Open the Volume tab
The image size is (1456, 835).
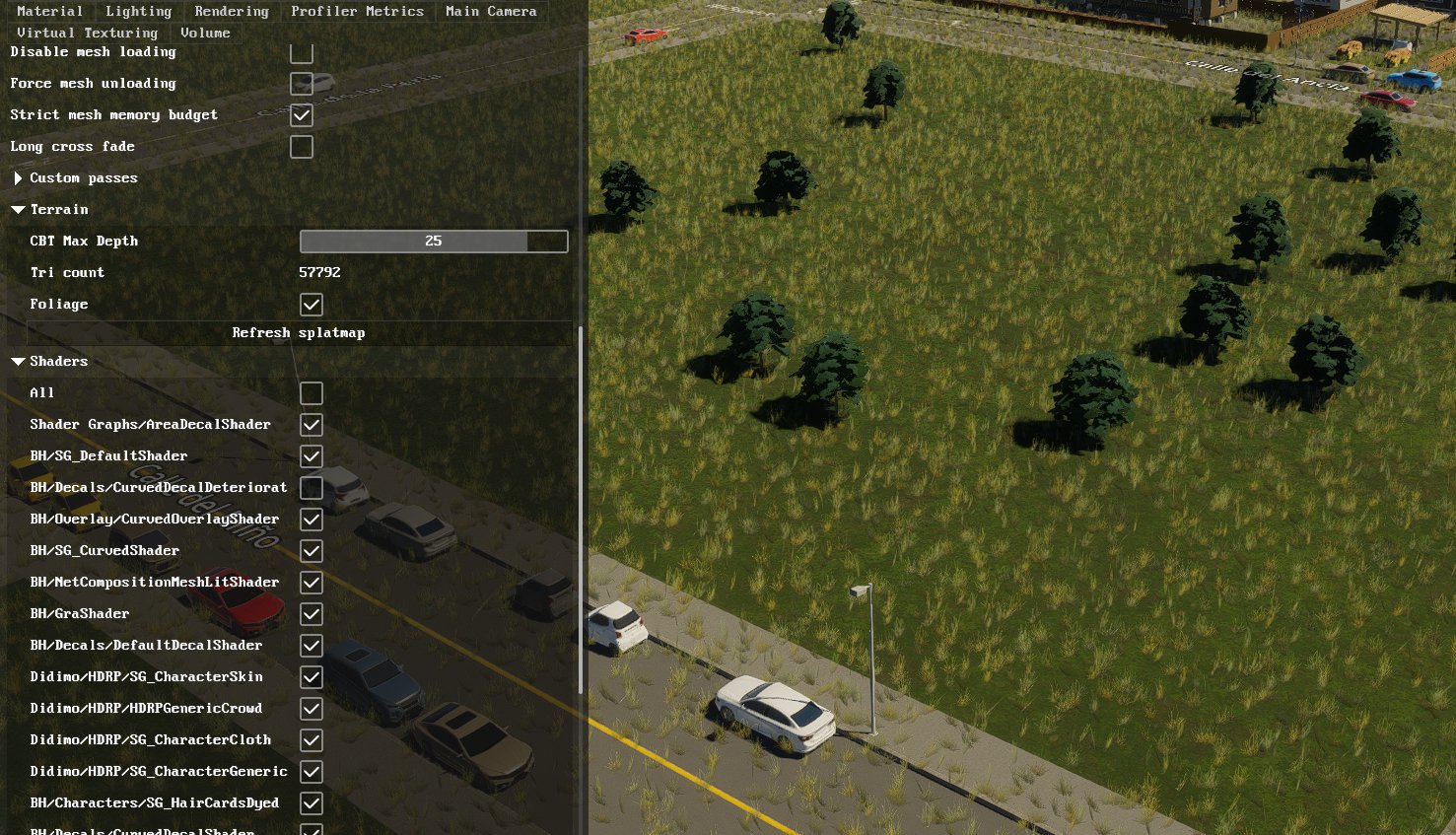pos(205,33)
